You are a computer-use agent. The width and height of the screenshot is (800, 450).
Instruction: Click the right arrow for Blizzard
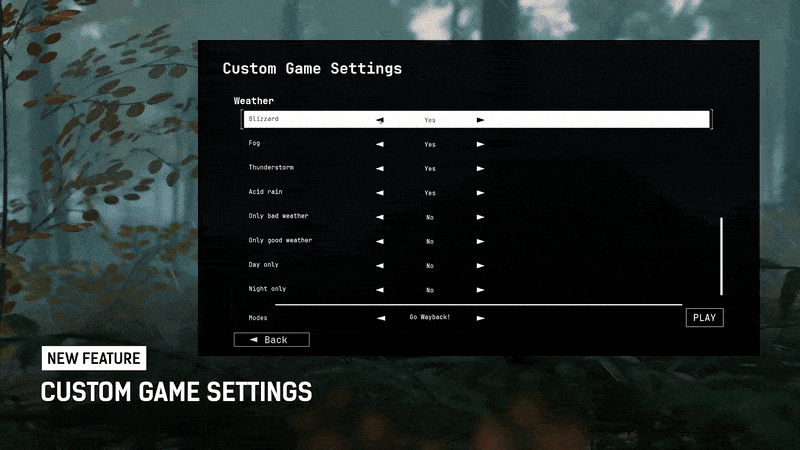[x=480, y=120]
